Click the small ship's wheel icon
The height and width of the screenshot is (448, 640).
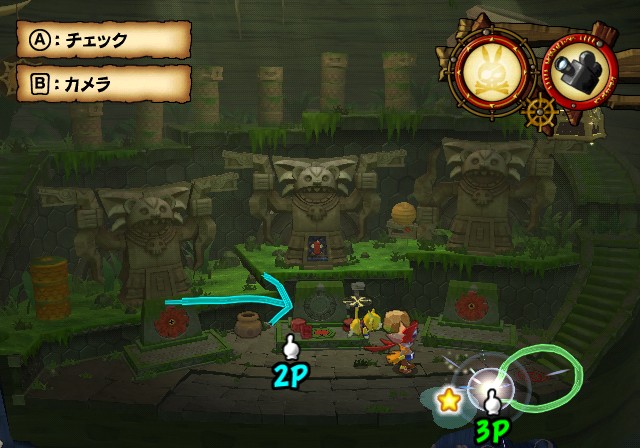click(x=540, y=110)
